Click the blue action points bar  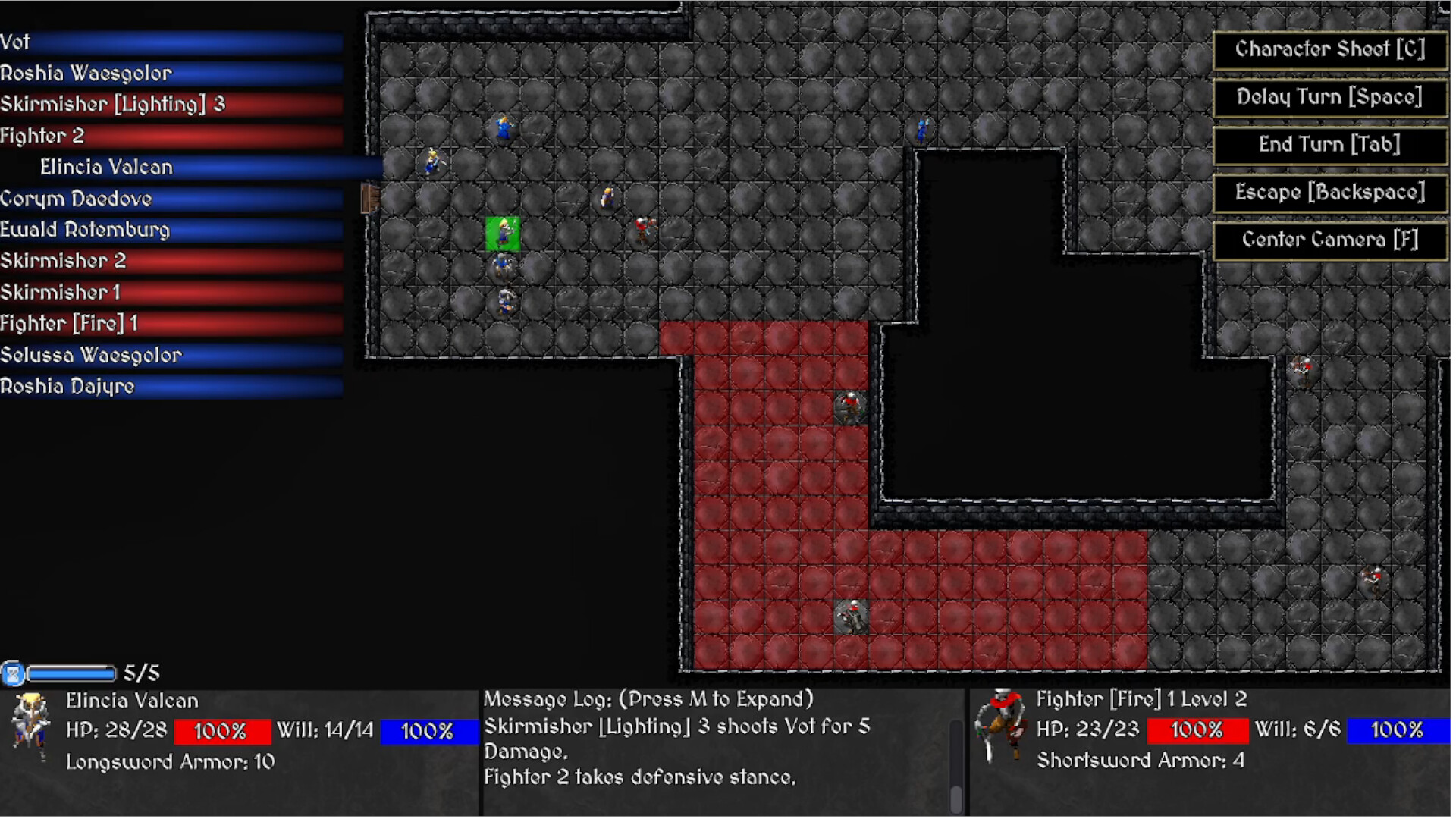72,672
